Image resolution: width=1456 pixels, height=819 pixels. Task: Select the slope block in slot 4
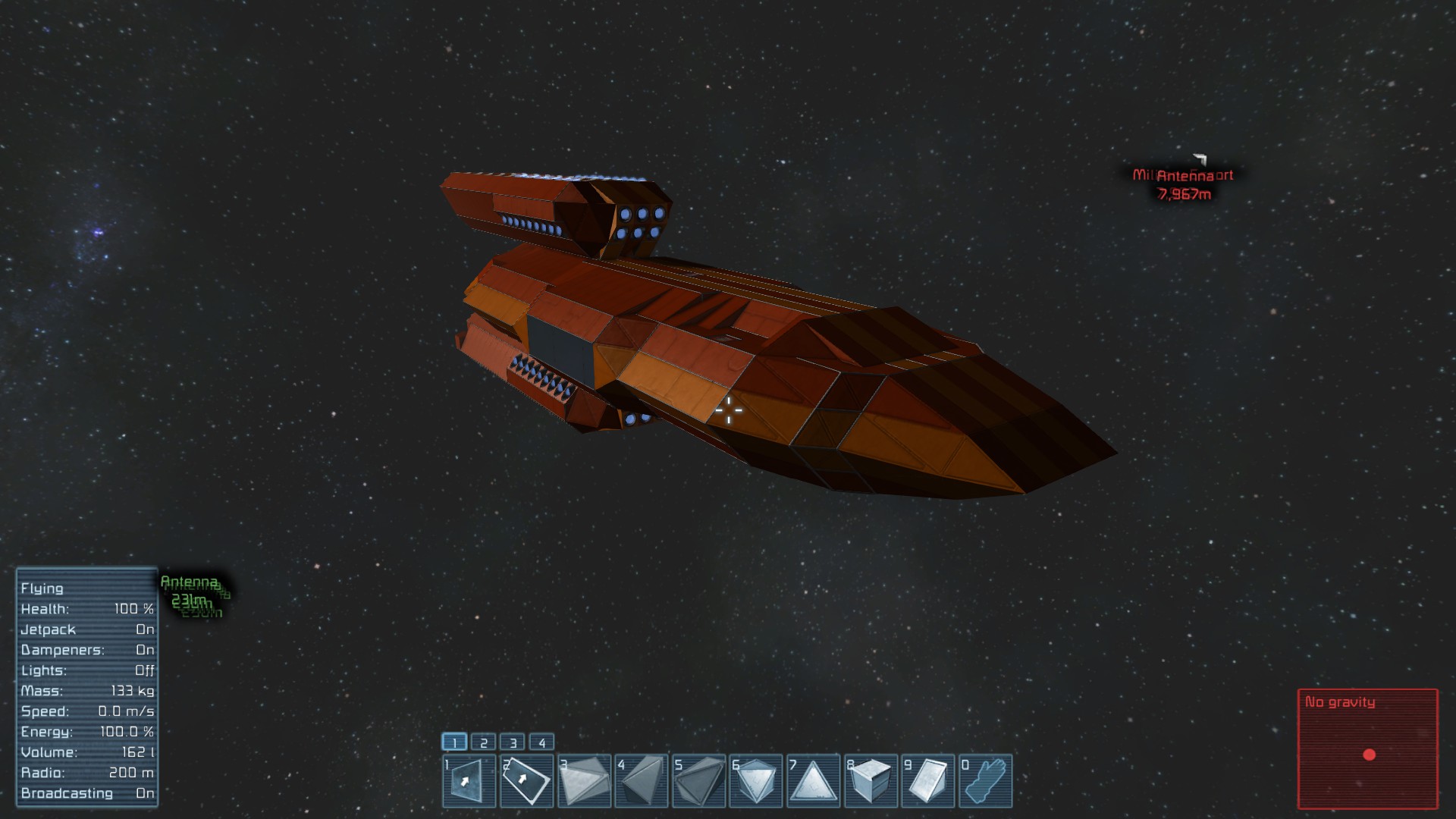pos(641,780)
